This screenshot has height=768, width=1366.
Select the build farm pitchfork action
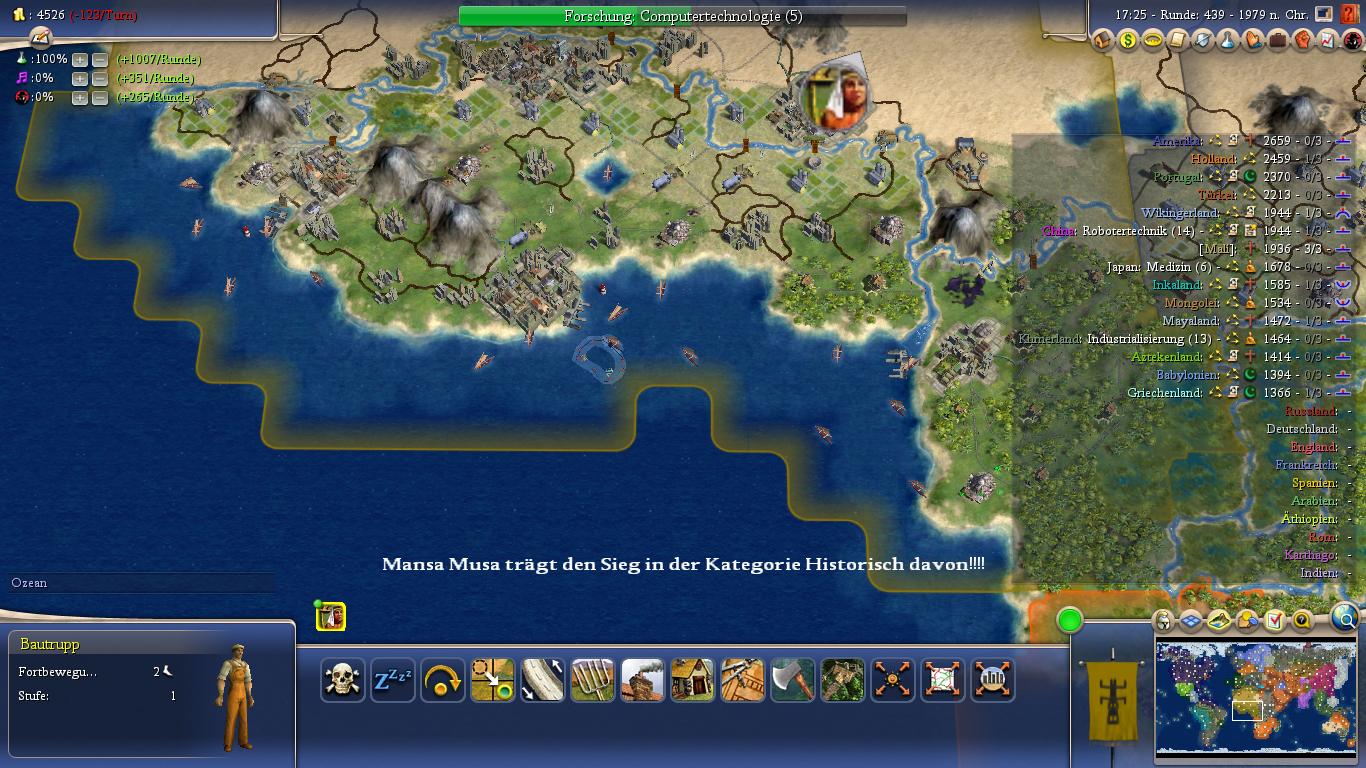tap(593, 681)
